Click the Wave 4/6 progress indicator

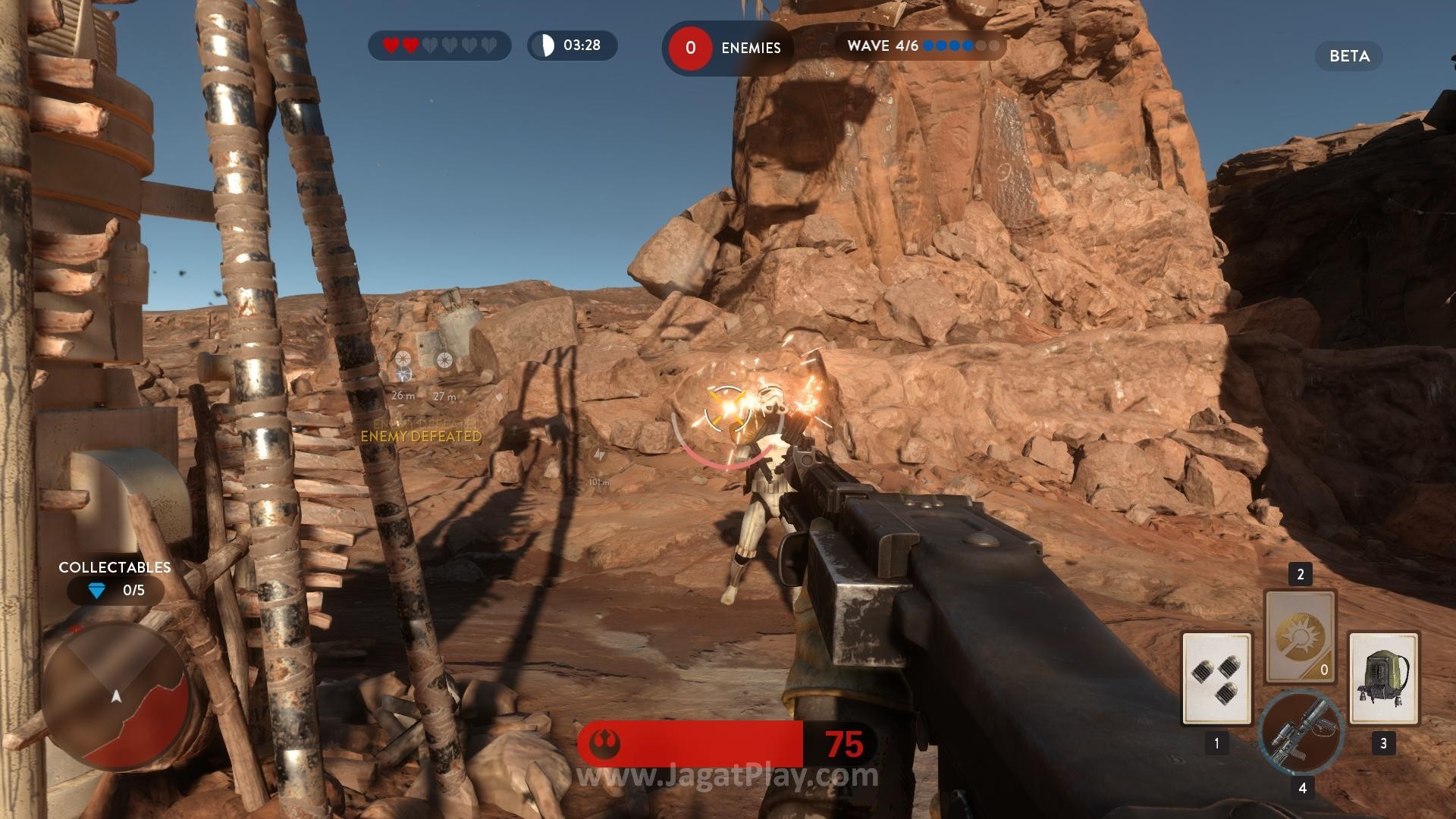tap(921, 46)
